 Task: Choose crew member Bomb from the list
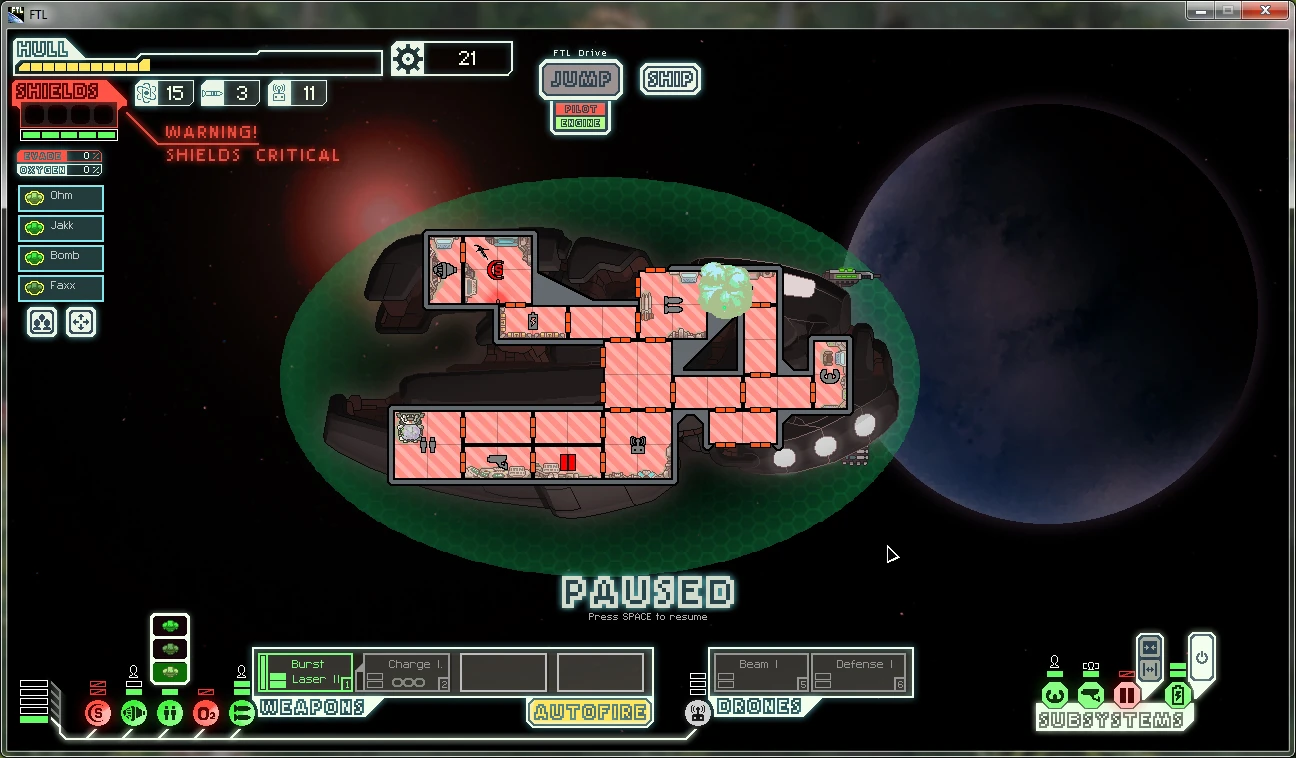tap(61, 257)
